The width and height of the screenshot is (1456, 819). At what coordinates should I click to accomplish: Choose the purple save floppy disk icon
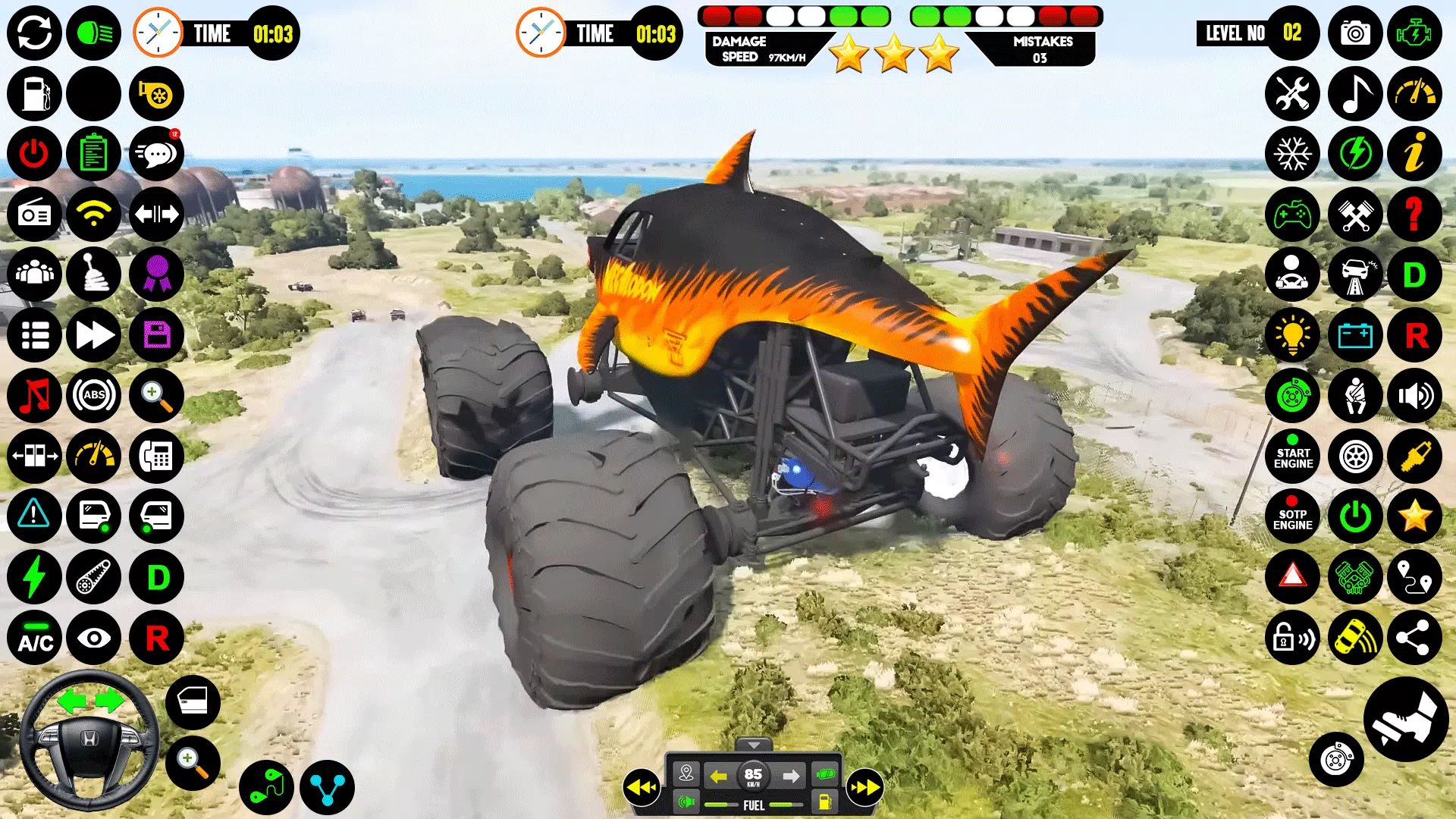pos(156,335)
